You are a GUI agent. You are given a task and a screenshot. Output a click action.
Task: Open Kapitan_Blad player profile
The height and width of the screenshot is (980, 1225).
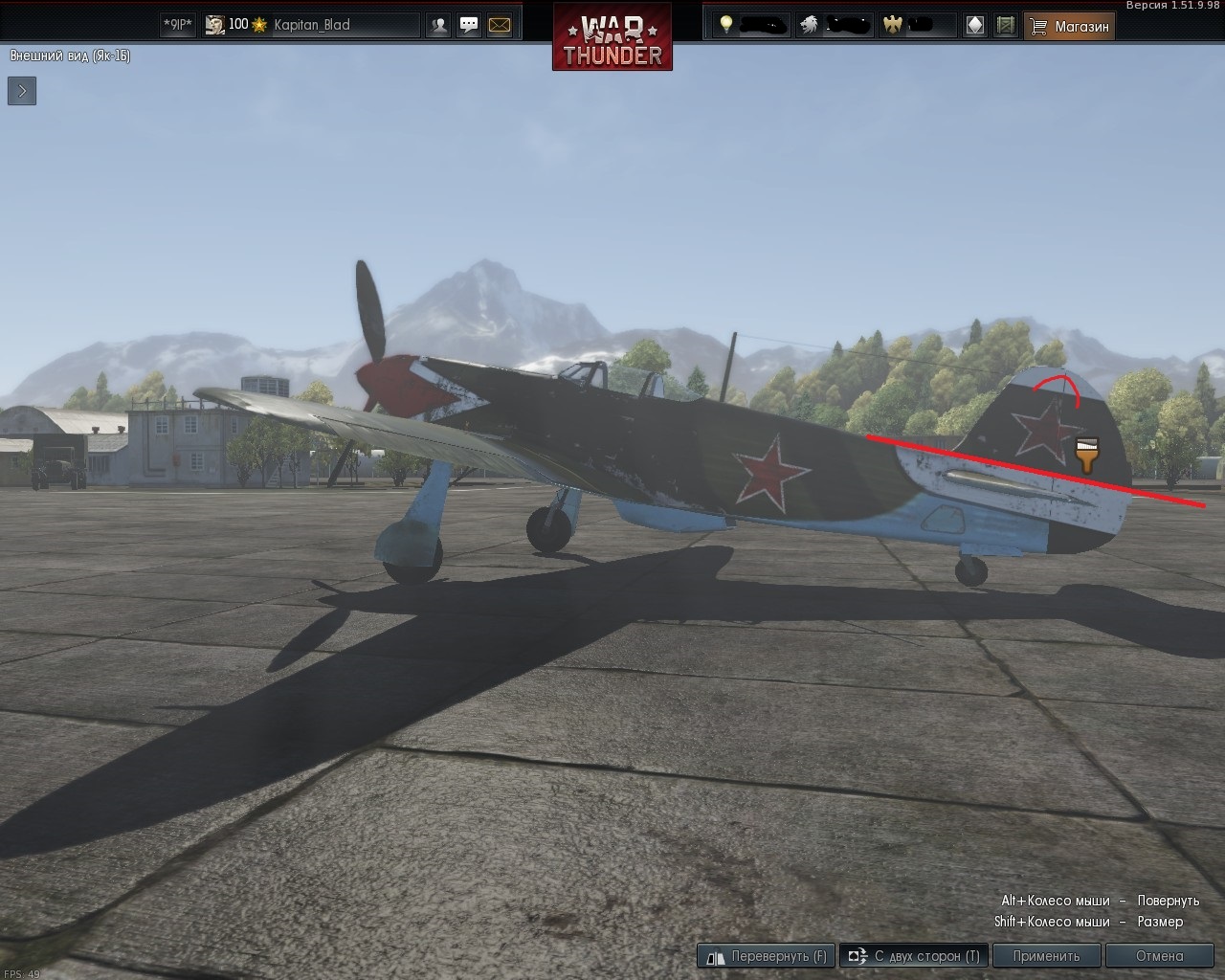click(x=311, y=25)
